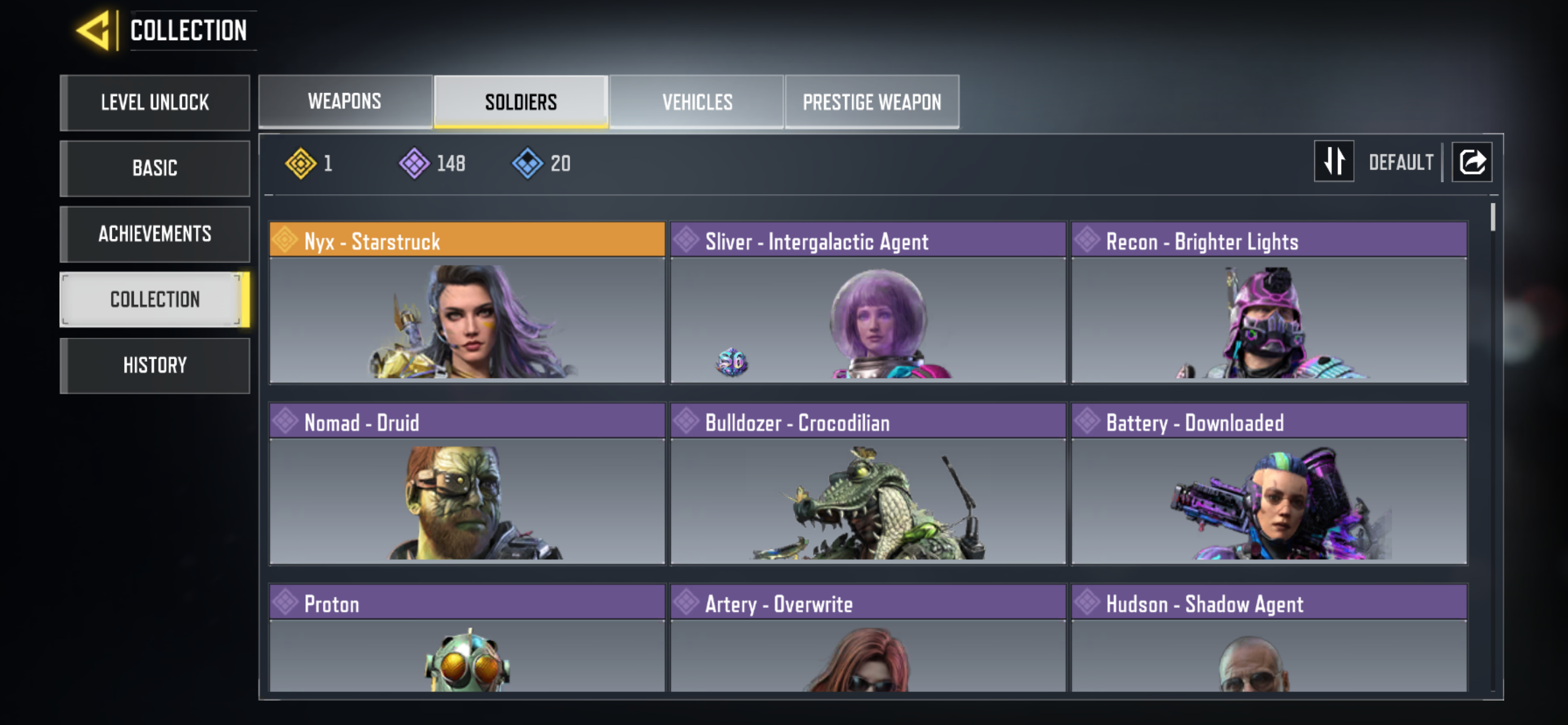Open the Default sort dropdown
The image size is (1568, 725).
(1401, 161)
